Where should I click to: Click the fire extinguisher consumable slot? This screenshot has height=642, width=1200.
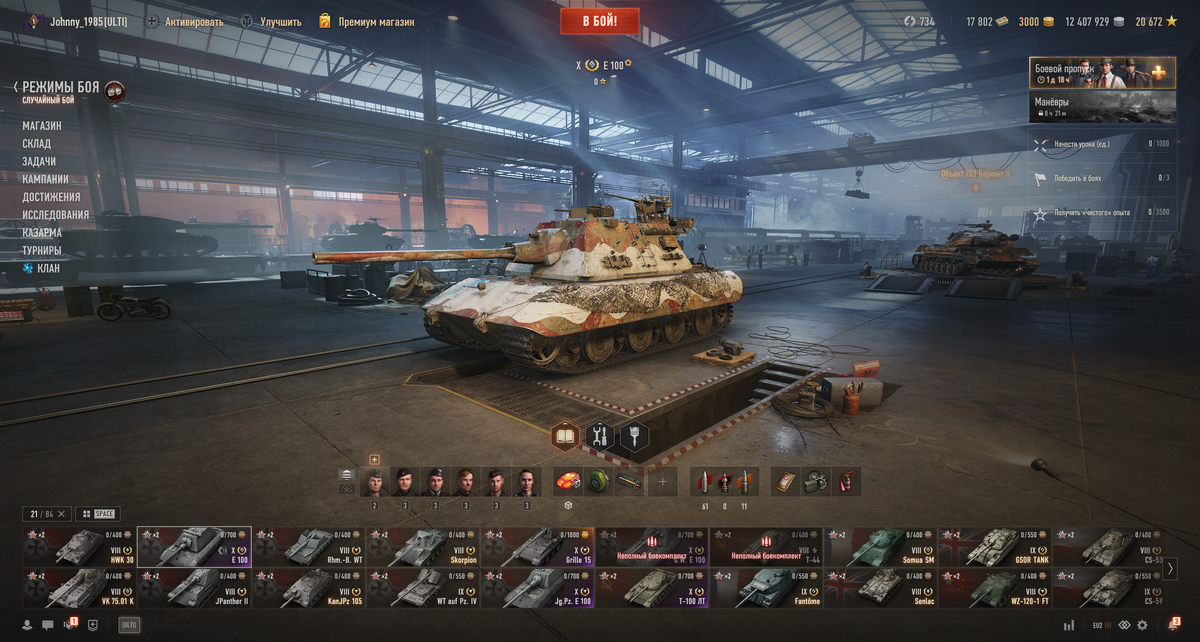click(x=846, y=482)
